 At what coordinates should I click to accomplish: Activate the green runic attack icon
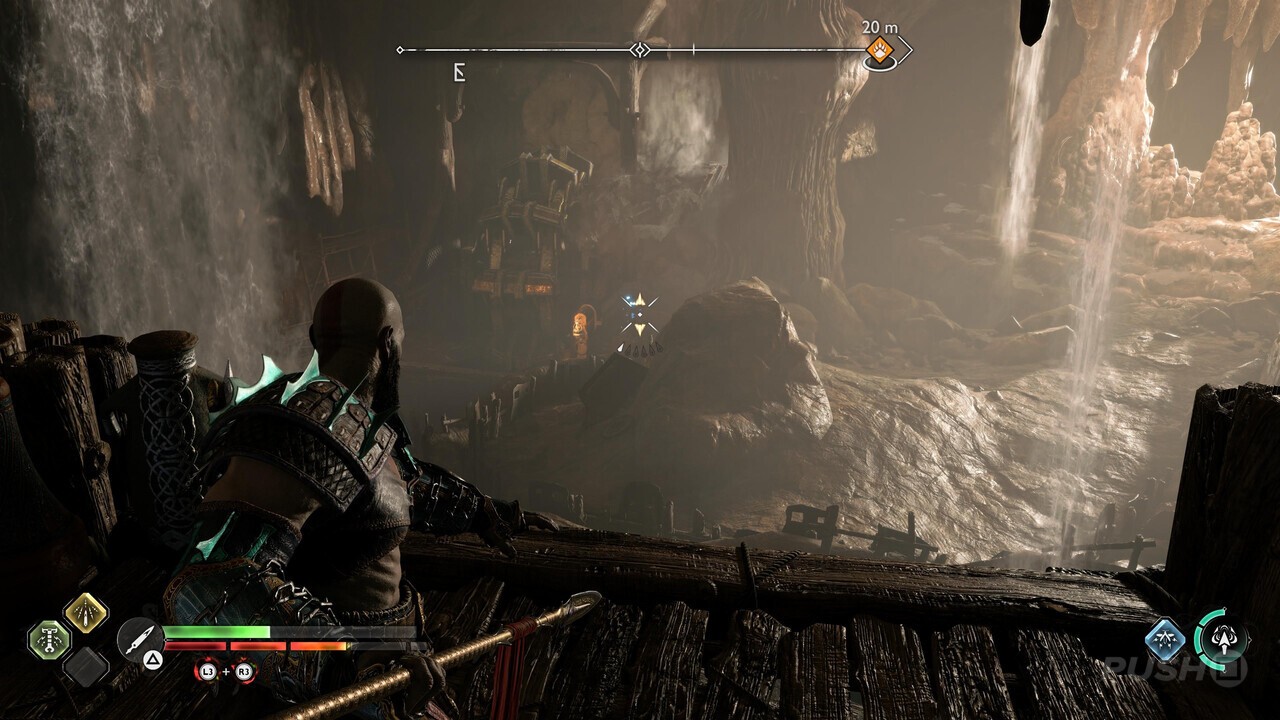pyautogui.click(x=49, y=640)
